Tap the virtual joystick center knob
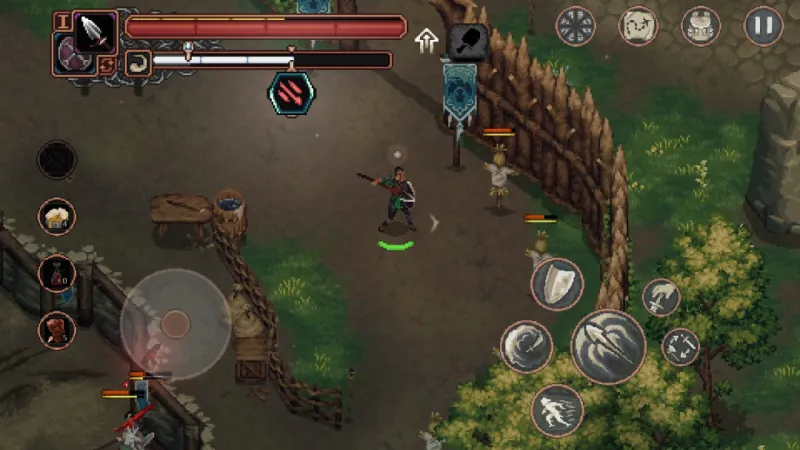Viewport: 800px width, 450px height. 175,322
